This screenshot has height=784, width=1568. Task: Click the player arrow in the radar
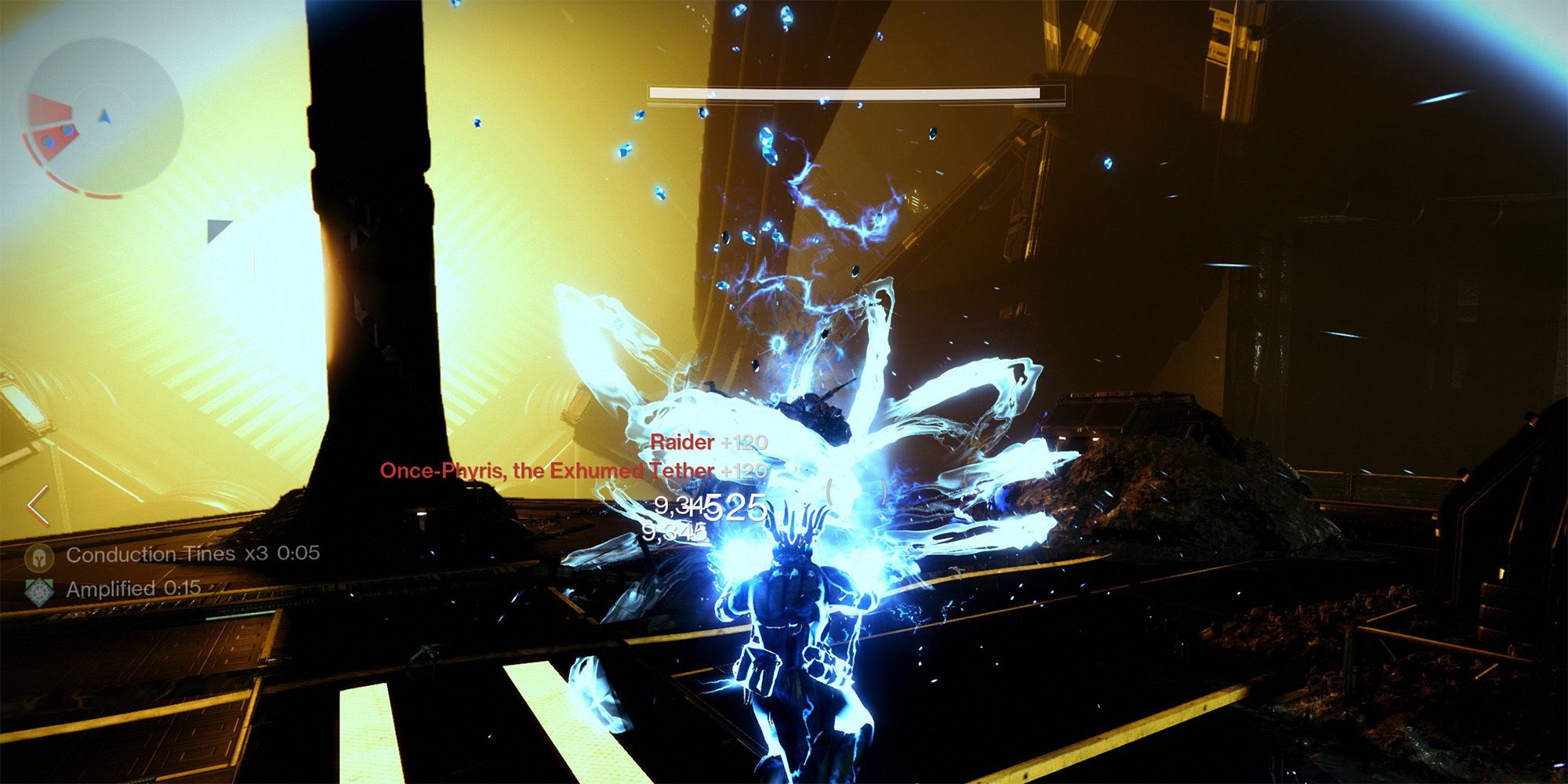click(104, 116)
